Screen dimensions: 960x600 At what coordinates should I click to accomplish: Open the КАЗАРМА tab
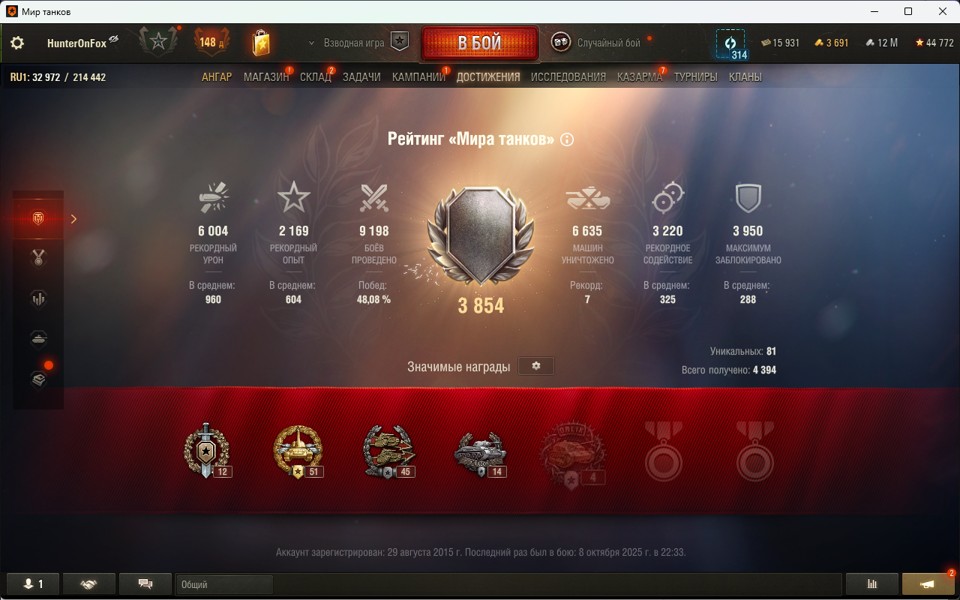tap(639, 77)
